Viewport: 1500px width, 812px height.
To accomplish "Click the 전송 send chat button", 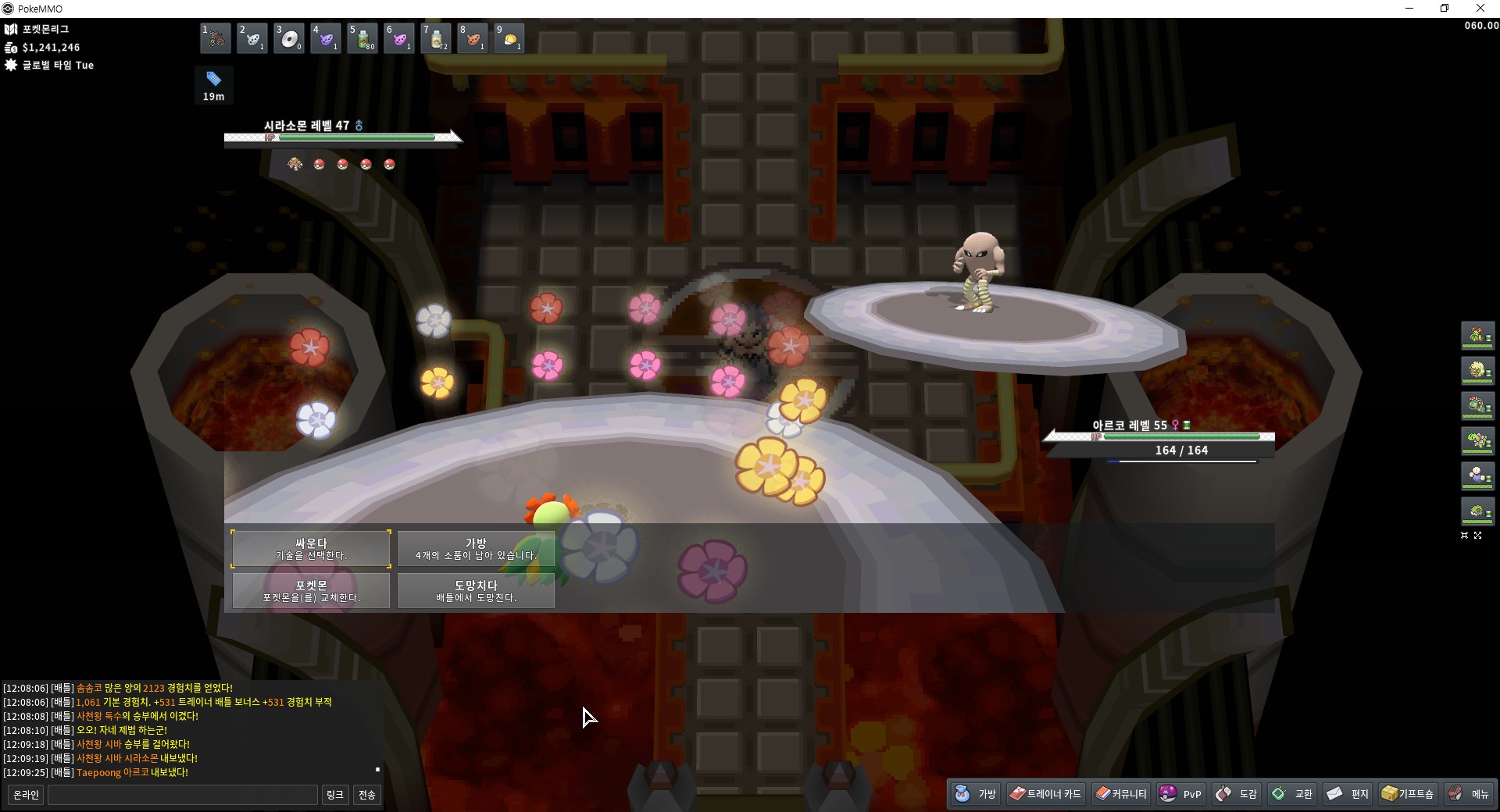I will (x=366, y=795).
